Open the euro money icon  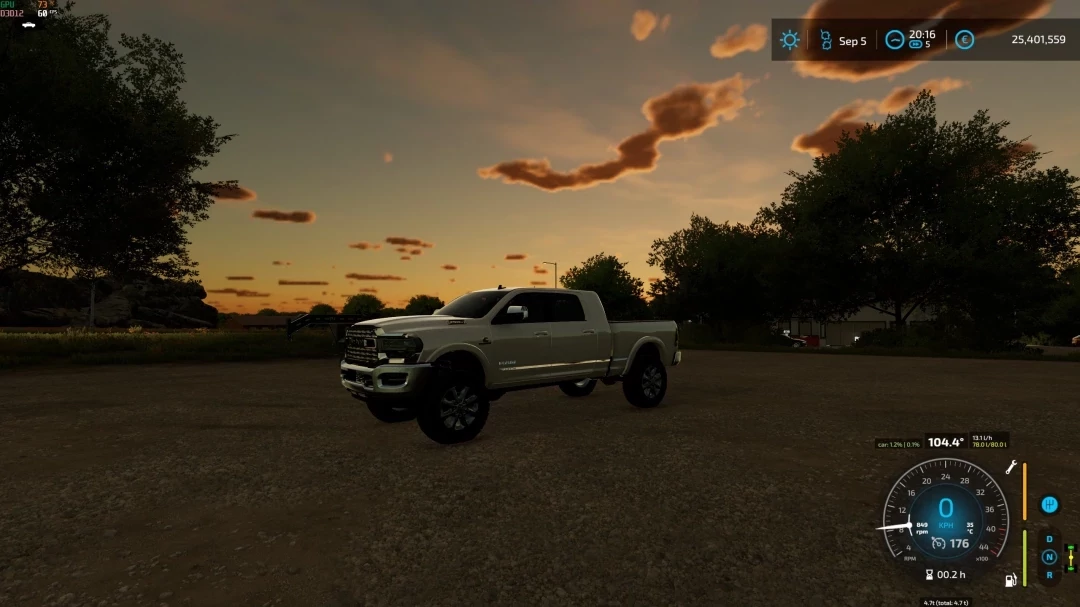(x=964, y=40)
